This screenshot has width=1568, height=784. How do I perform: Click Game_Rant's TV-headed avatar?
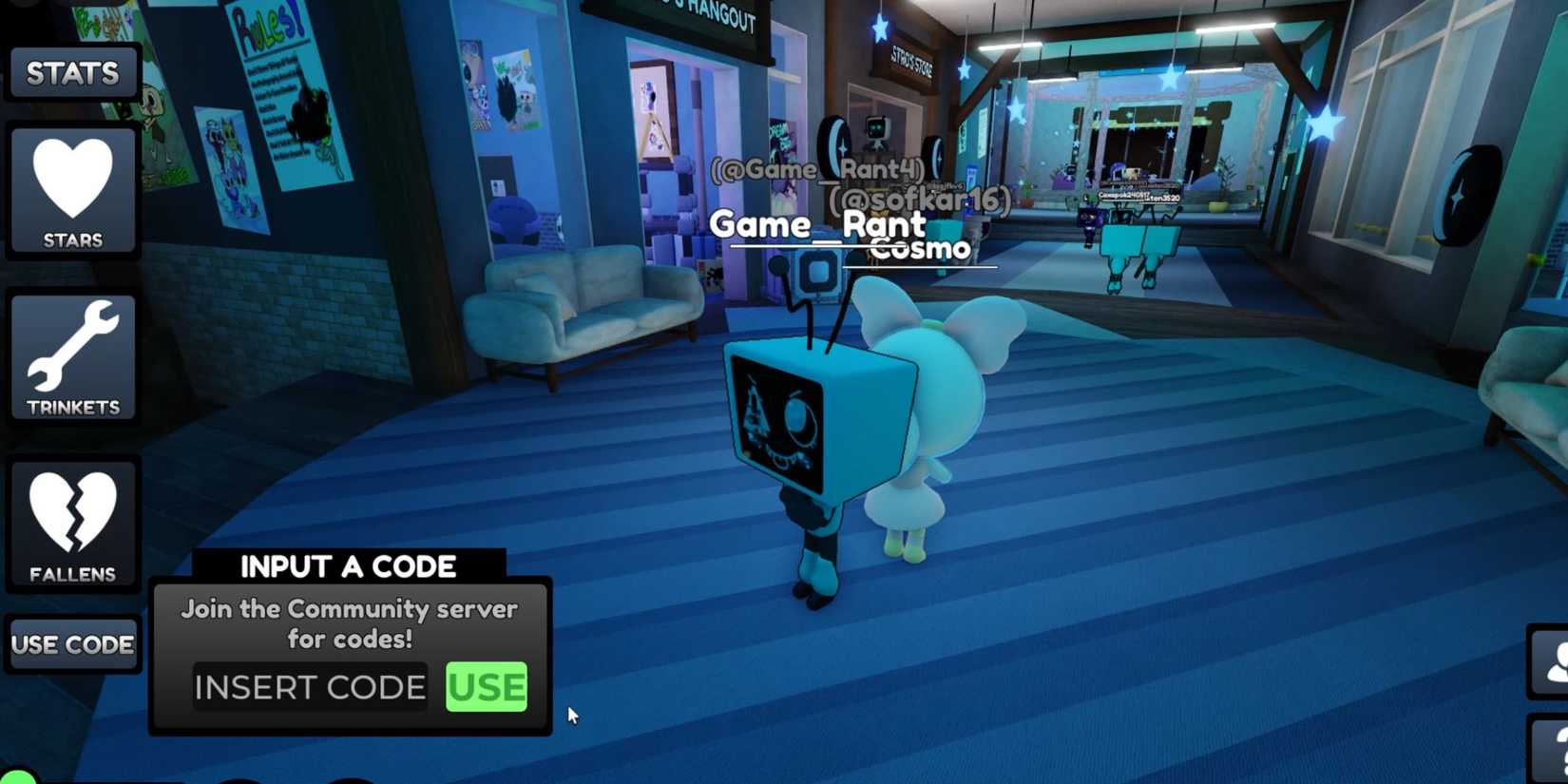tap(819, 418)
